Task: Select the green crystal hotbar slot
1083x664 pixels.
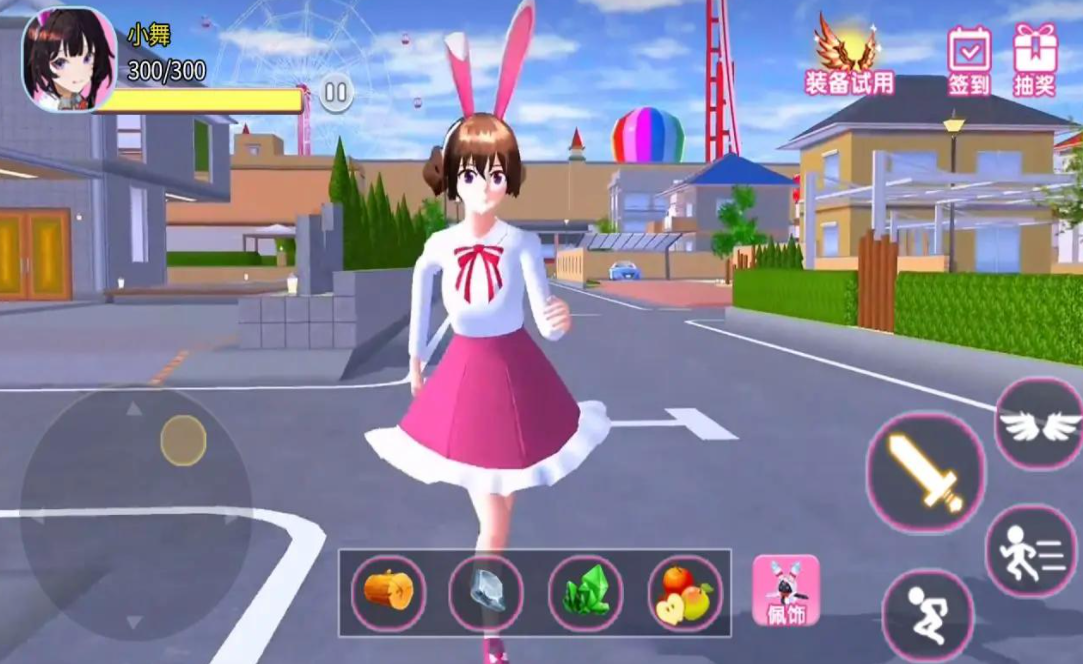Action: pyautogui.click(x=585, y=593)
